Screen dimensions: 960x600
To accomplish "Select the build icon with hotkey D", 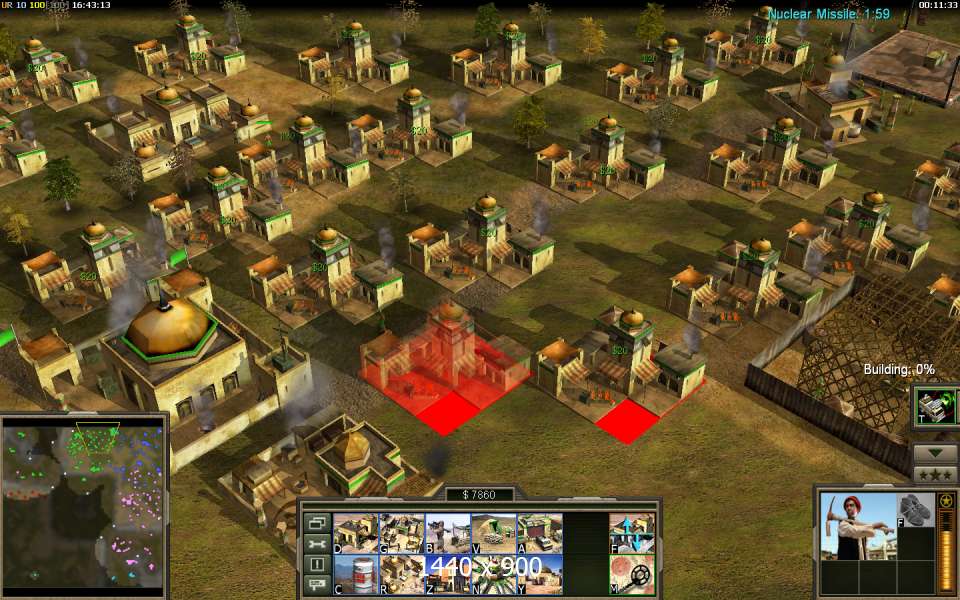I will point(355,533).
